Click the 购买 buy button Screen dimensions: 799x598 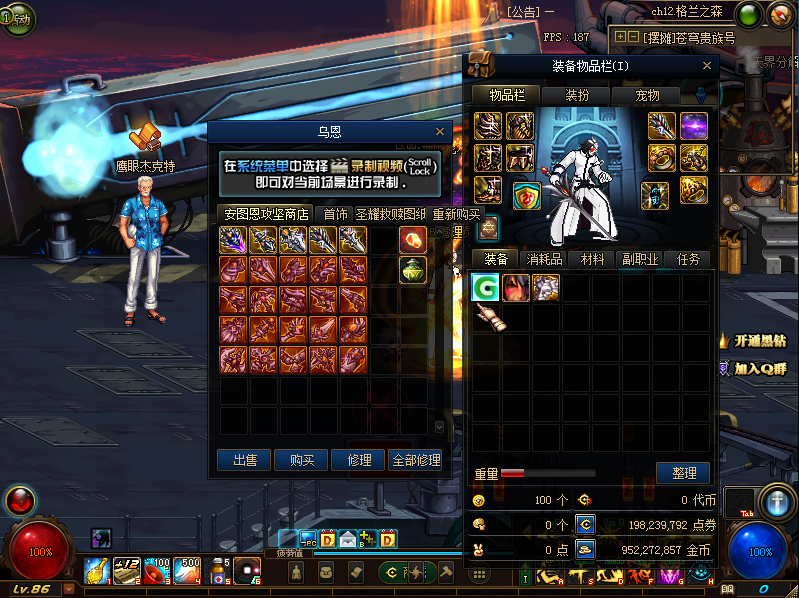[302, 460]
